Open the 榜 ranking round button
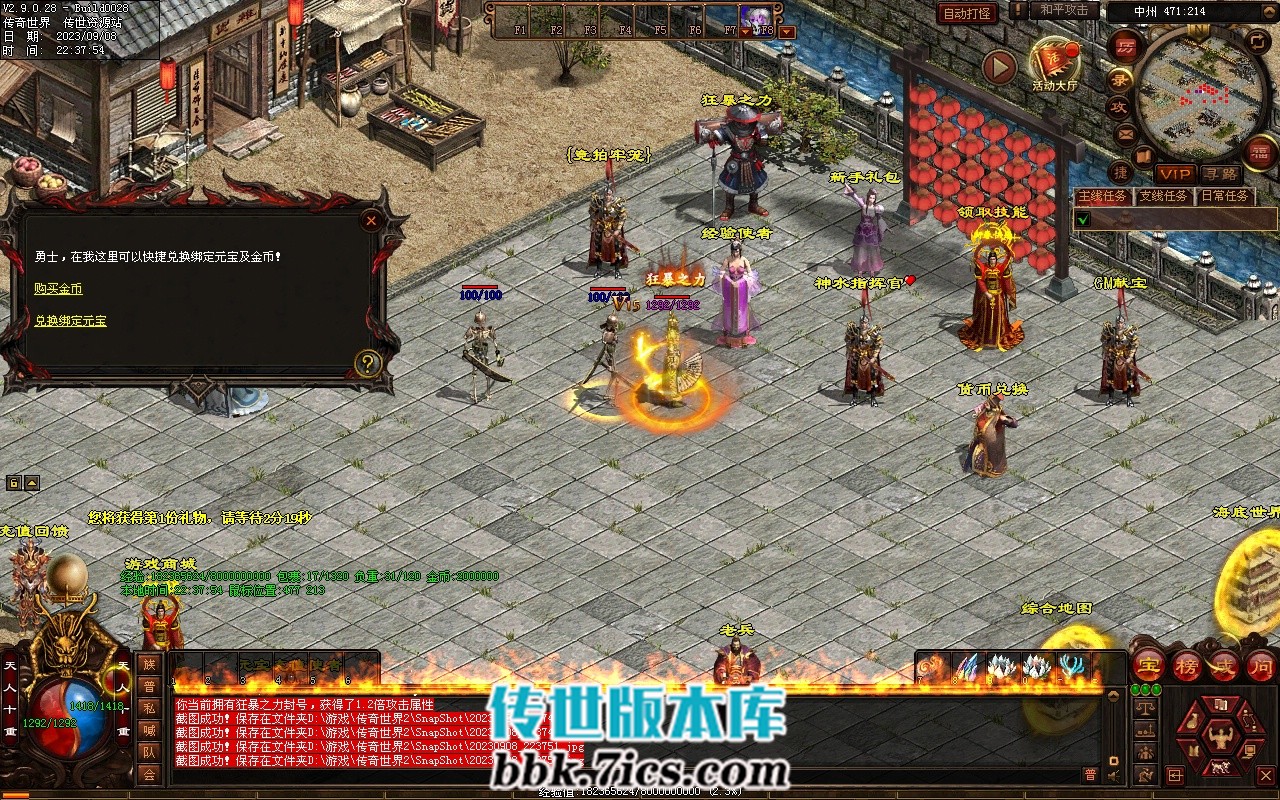 point(1187,665)
